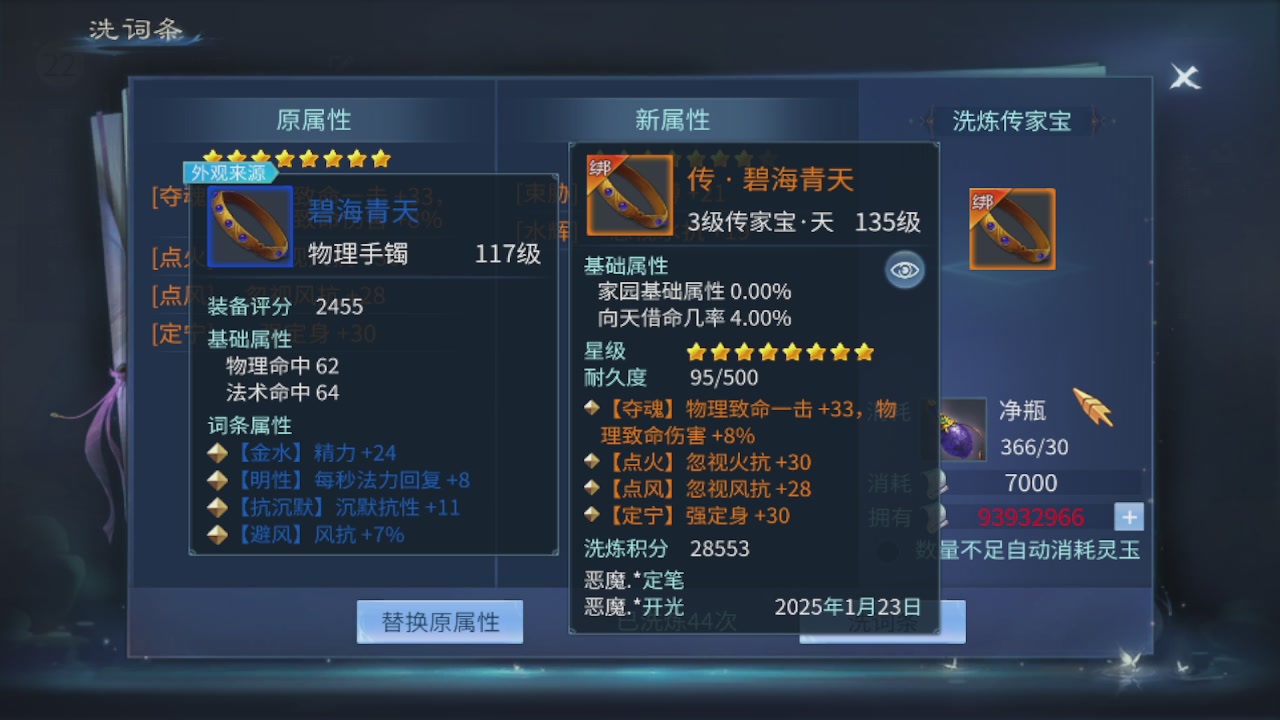
Task: Click the plus button to buy more currency
Action: tap(1128, 517)
